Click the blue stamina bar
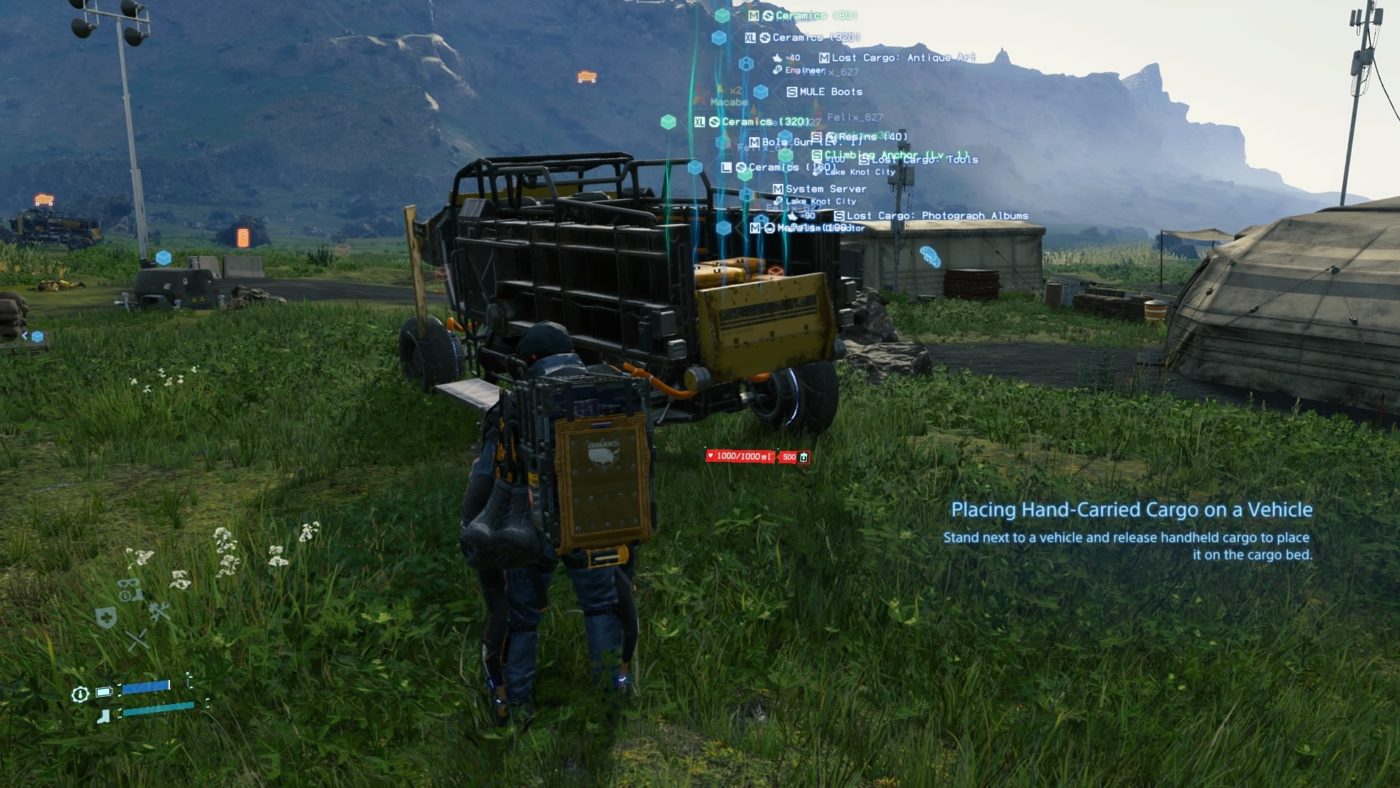The image size is (1400, 788). (x=146, y=687)
